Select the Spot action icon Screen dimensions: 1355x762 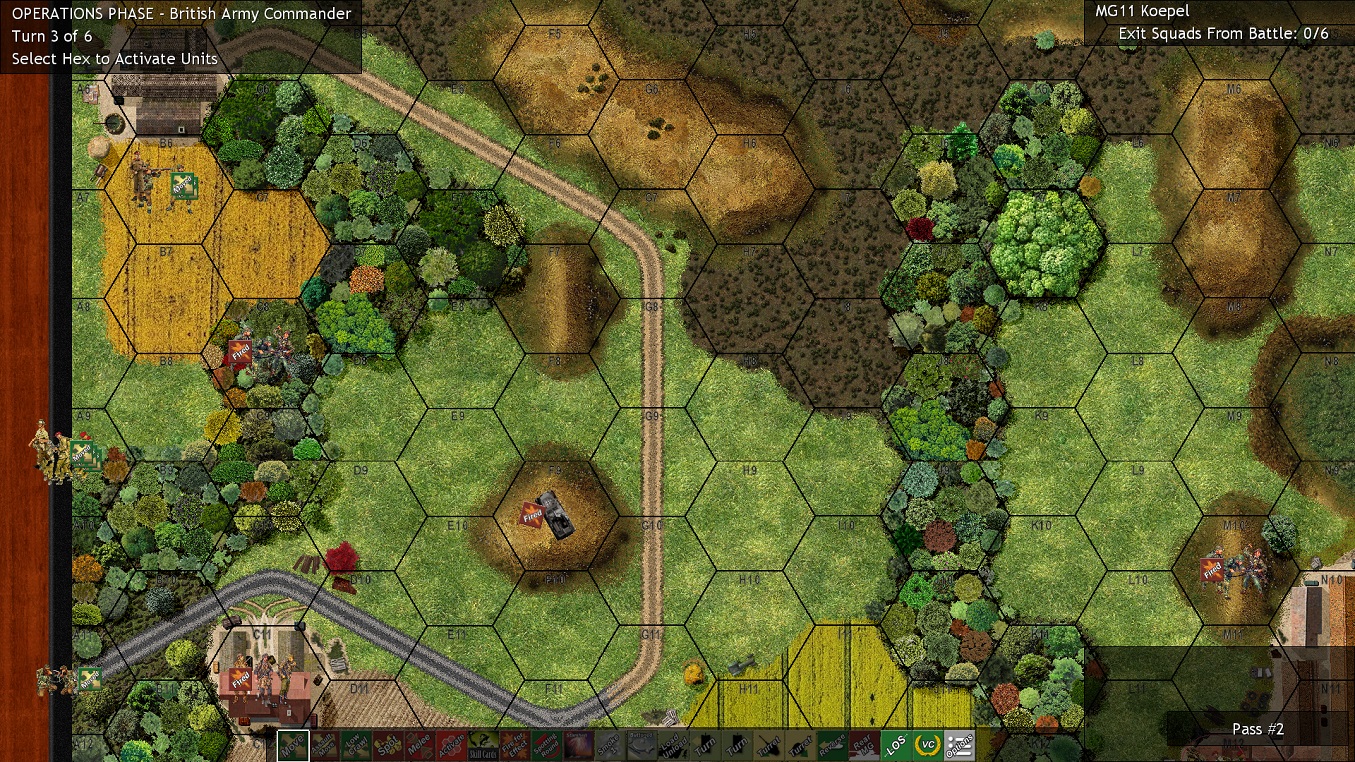pos(388,745)
